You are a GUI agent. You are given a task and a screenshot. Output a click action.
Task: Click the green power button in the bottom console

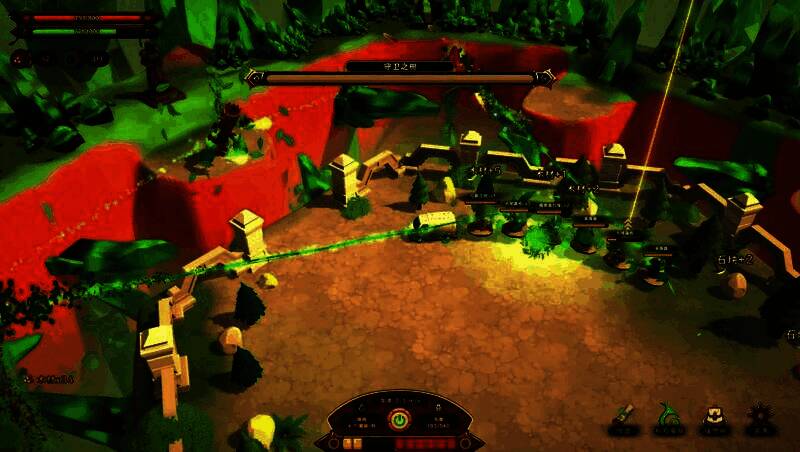click(399, 420)
